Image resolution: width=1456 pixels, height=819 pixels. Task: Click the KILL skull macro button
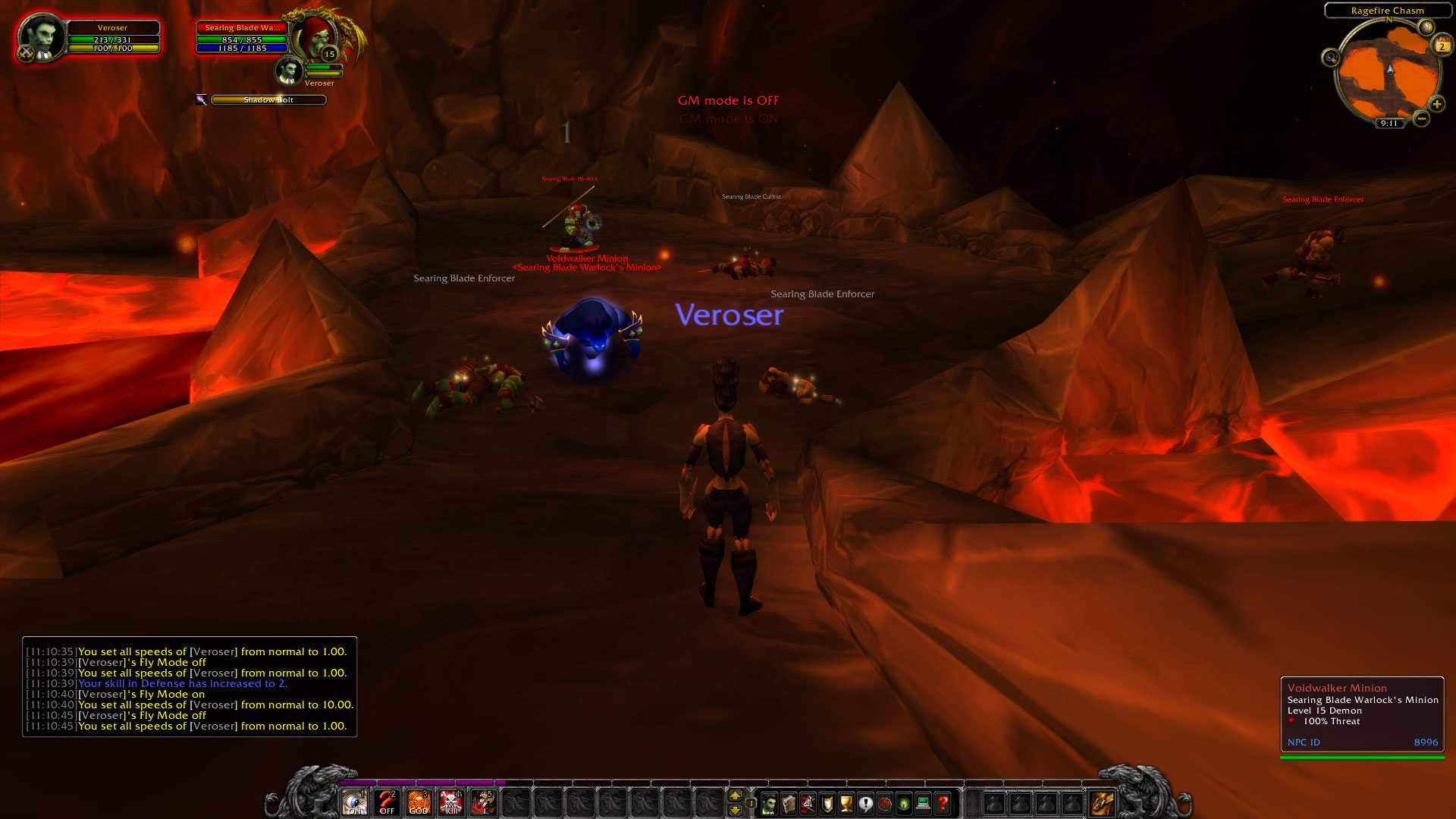click(x=450, y=802)
